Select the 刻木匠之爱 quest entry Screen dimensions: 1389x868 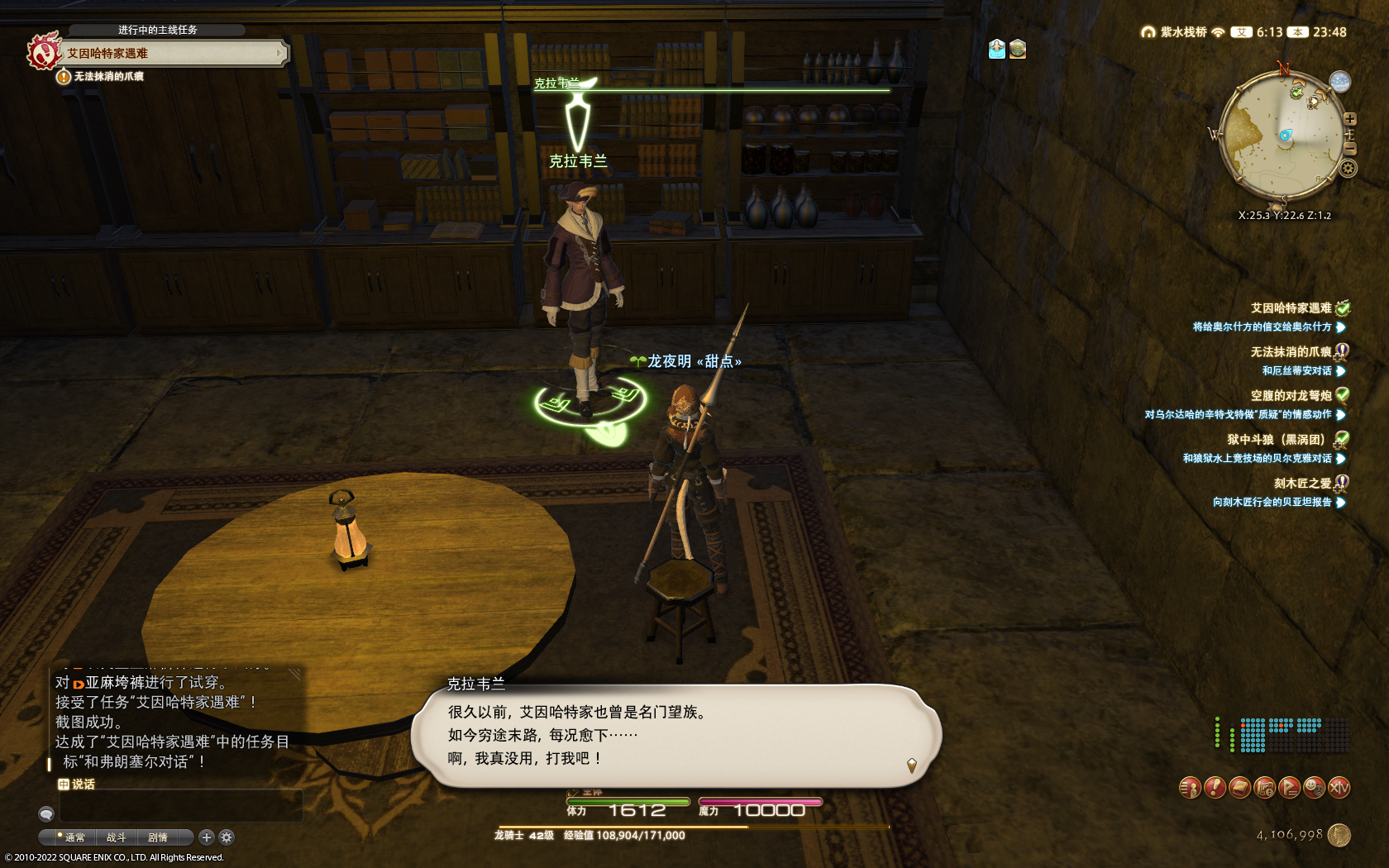tap(1302, 484)
